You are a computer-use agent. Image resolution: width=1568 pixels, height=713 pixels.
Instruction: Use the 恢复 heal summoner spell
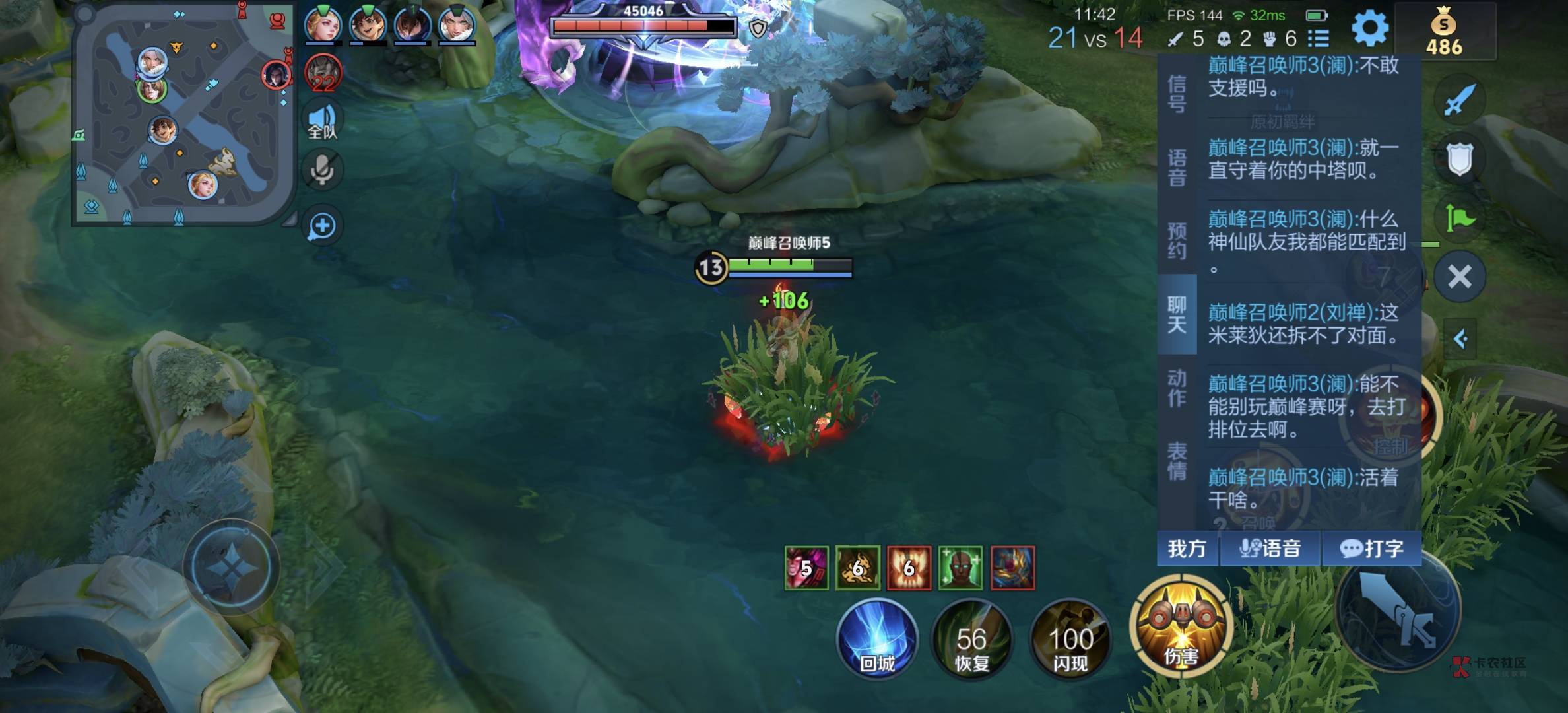[x=971, y=640]
